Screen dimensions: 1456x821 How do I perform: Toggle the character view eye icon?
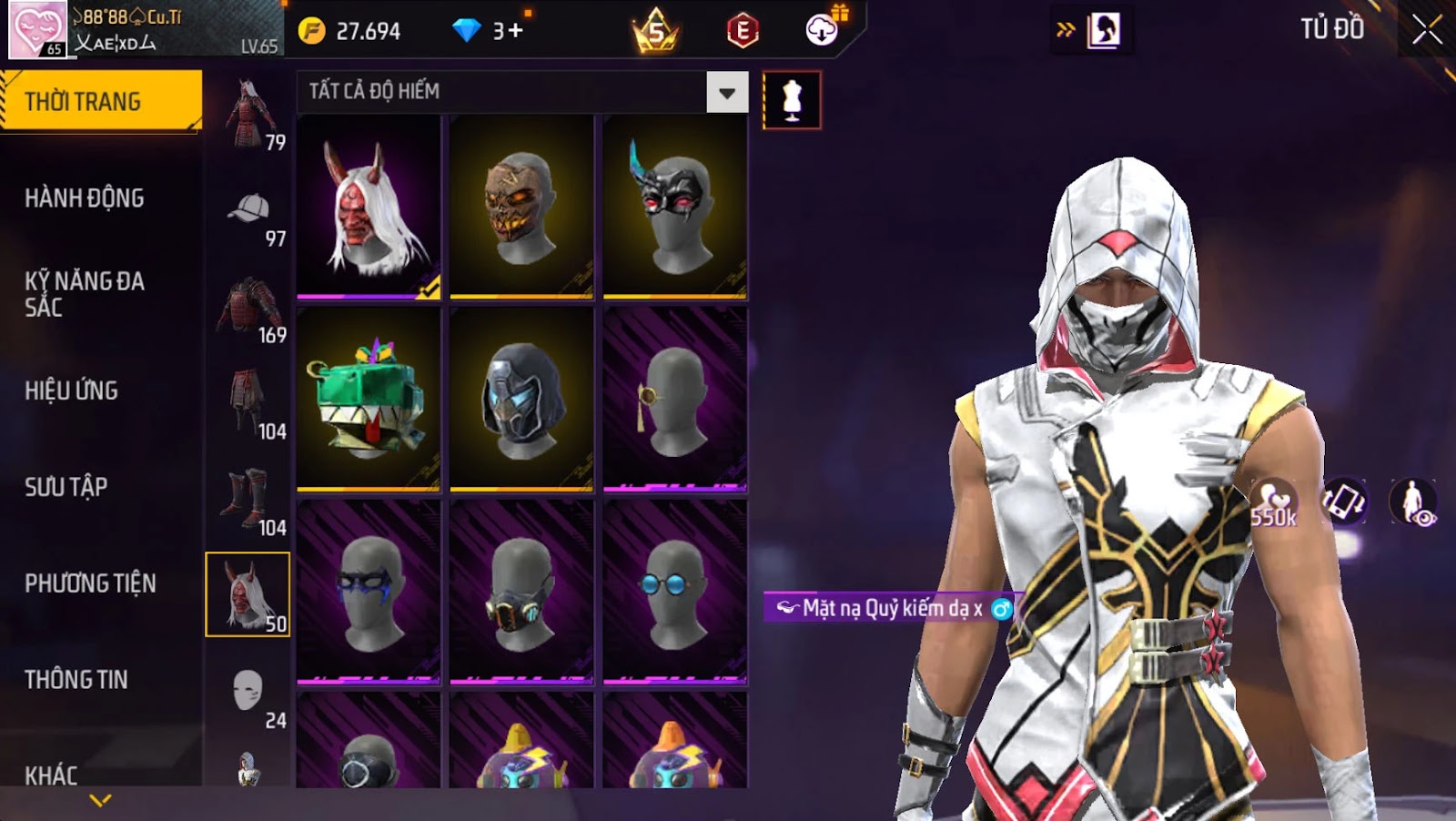pos(1413,502)
